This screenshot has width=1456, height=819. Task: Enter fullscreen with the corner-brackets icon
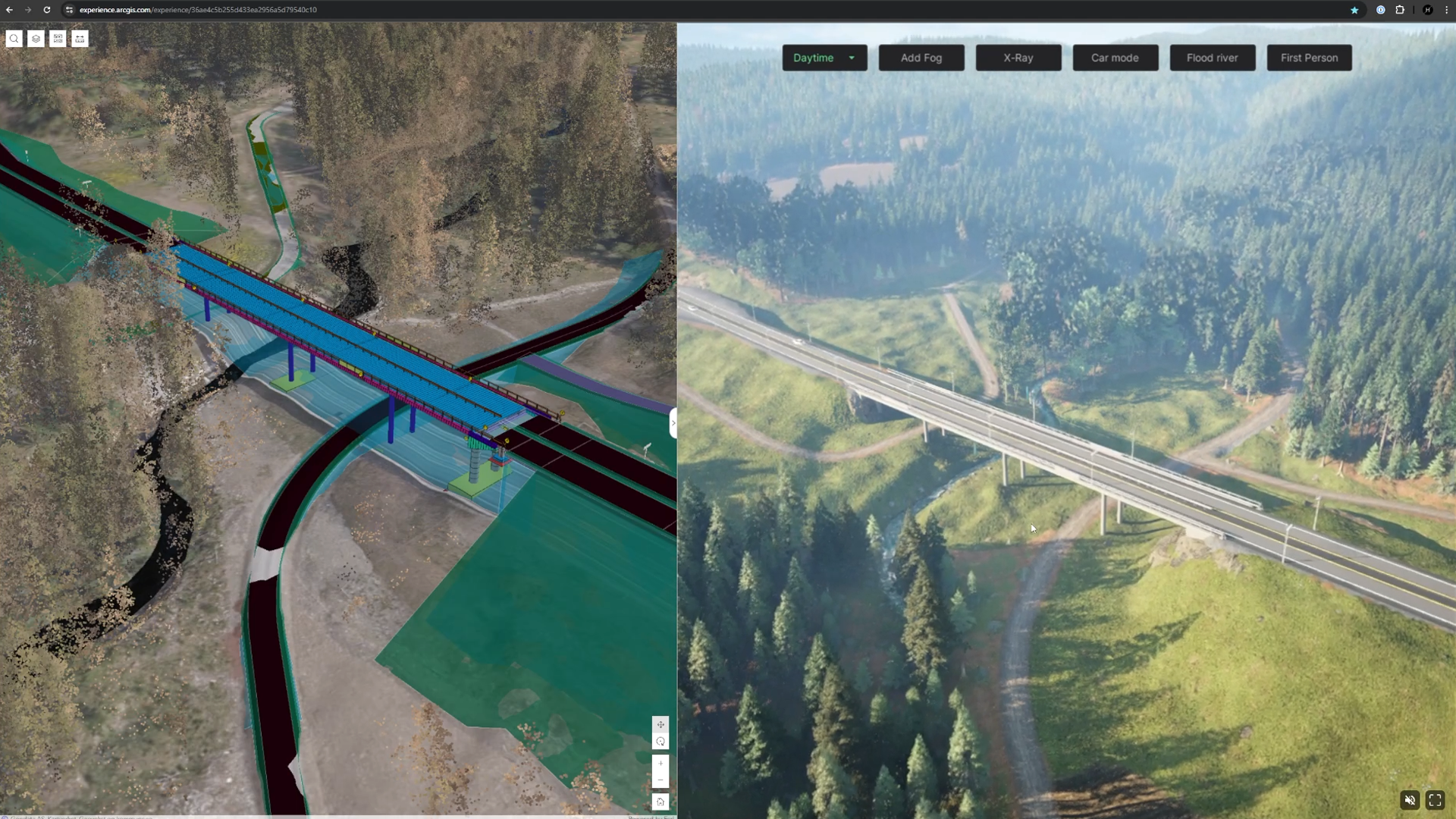[1435, 800]
